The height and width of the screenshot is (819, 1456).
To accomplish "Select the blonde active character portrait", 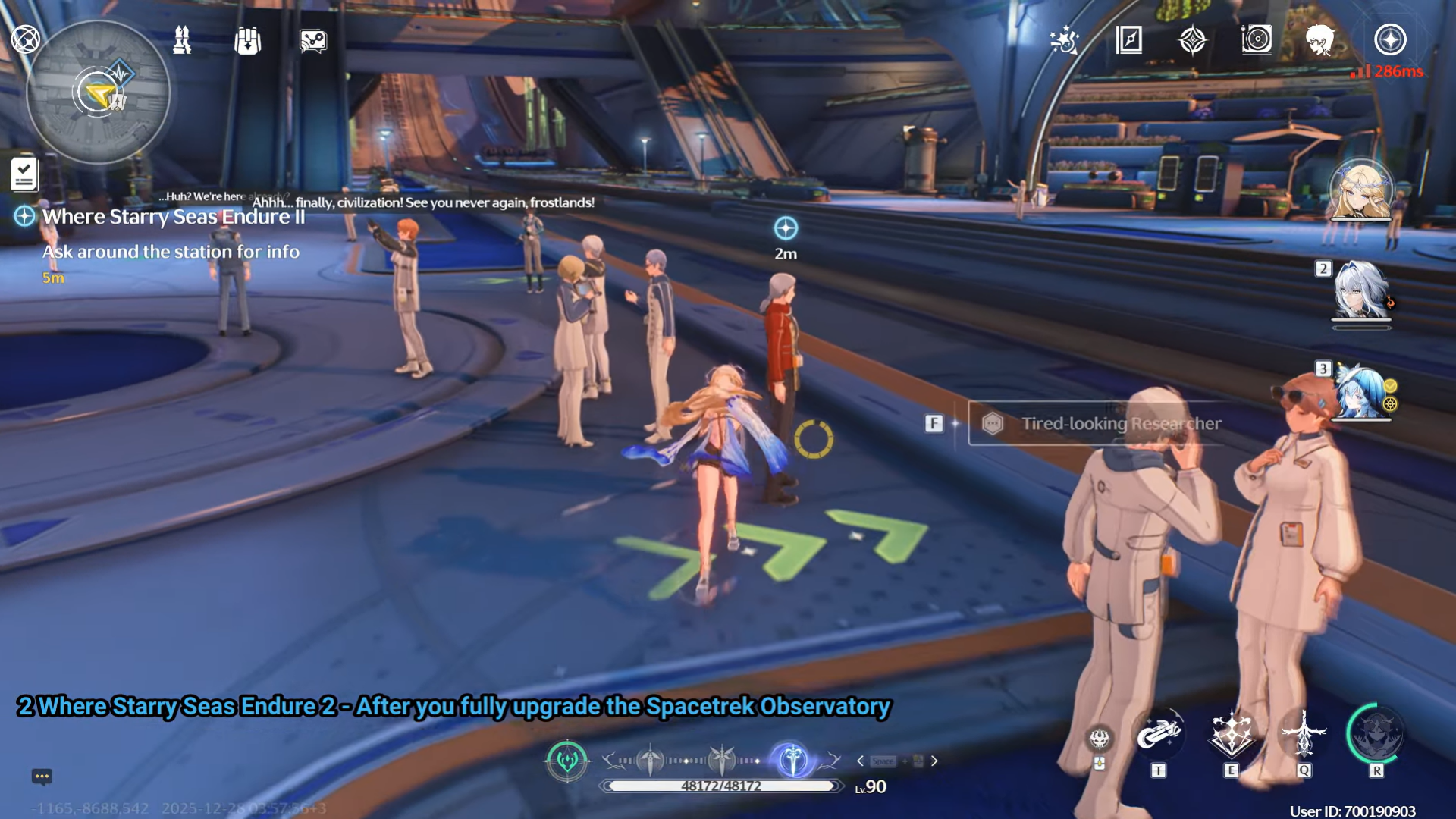I will click(x=1362, y=191).
